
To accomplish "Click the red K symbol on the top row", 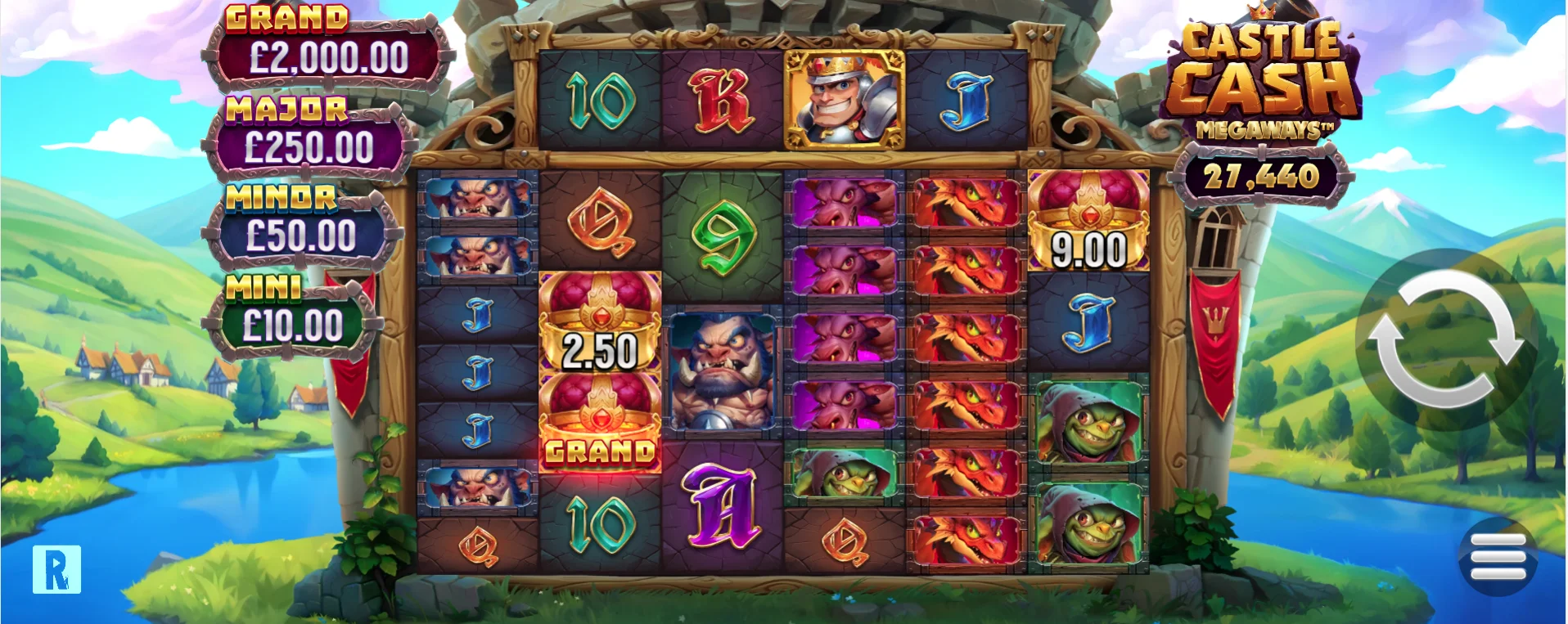I will (x=723, y=98).
